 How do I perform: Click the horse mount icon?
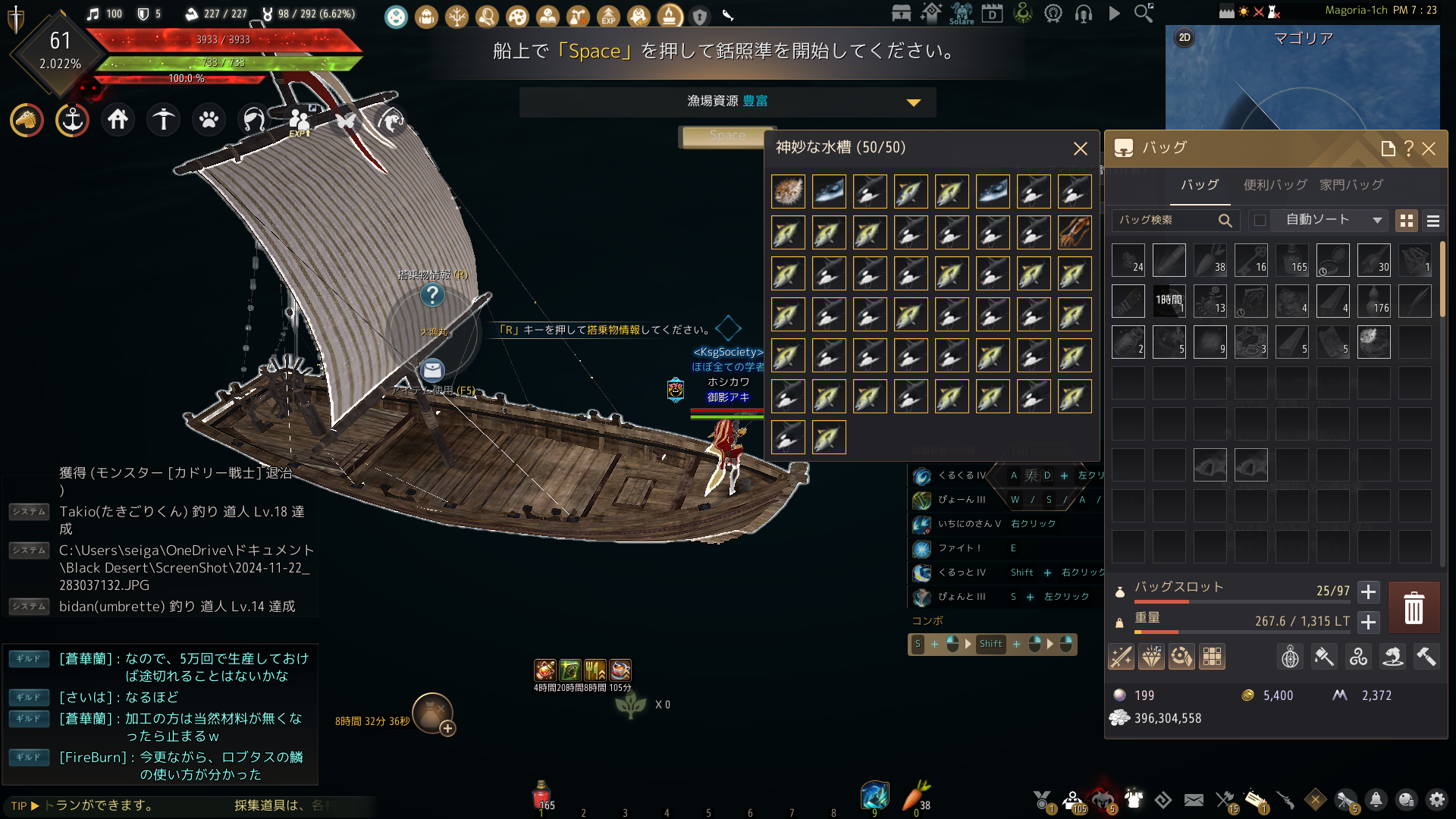pos(27,120)
